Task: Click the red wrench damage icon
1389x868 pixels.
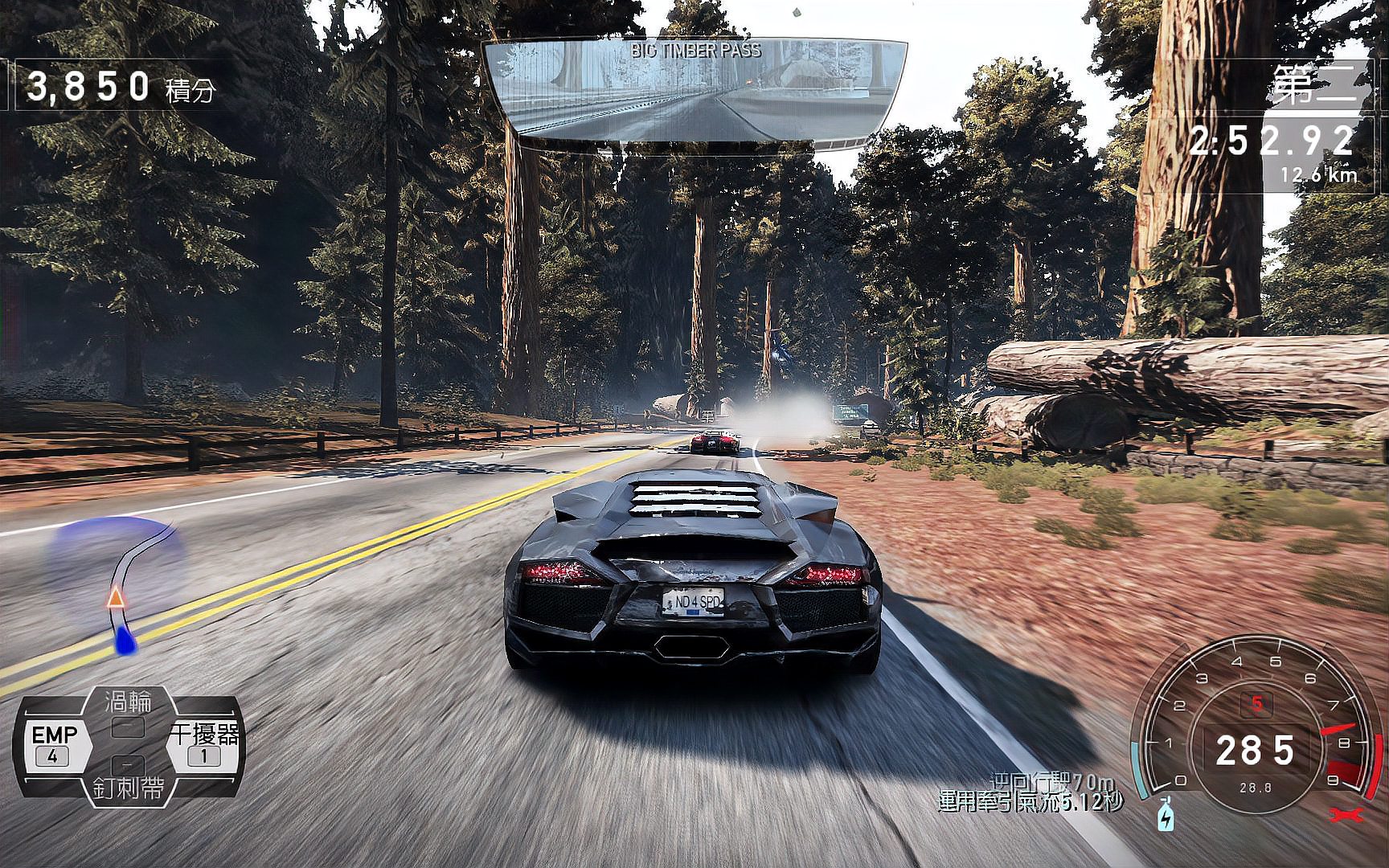Action: [1346, 815]
